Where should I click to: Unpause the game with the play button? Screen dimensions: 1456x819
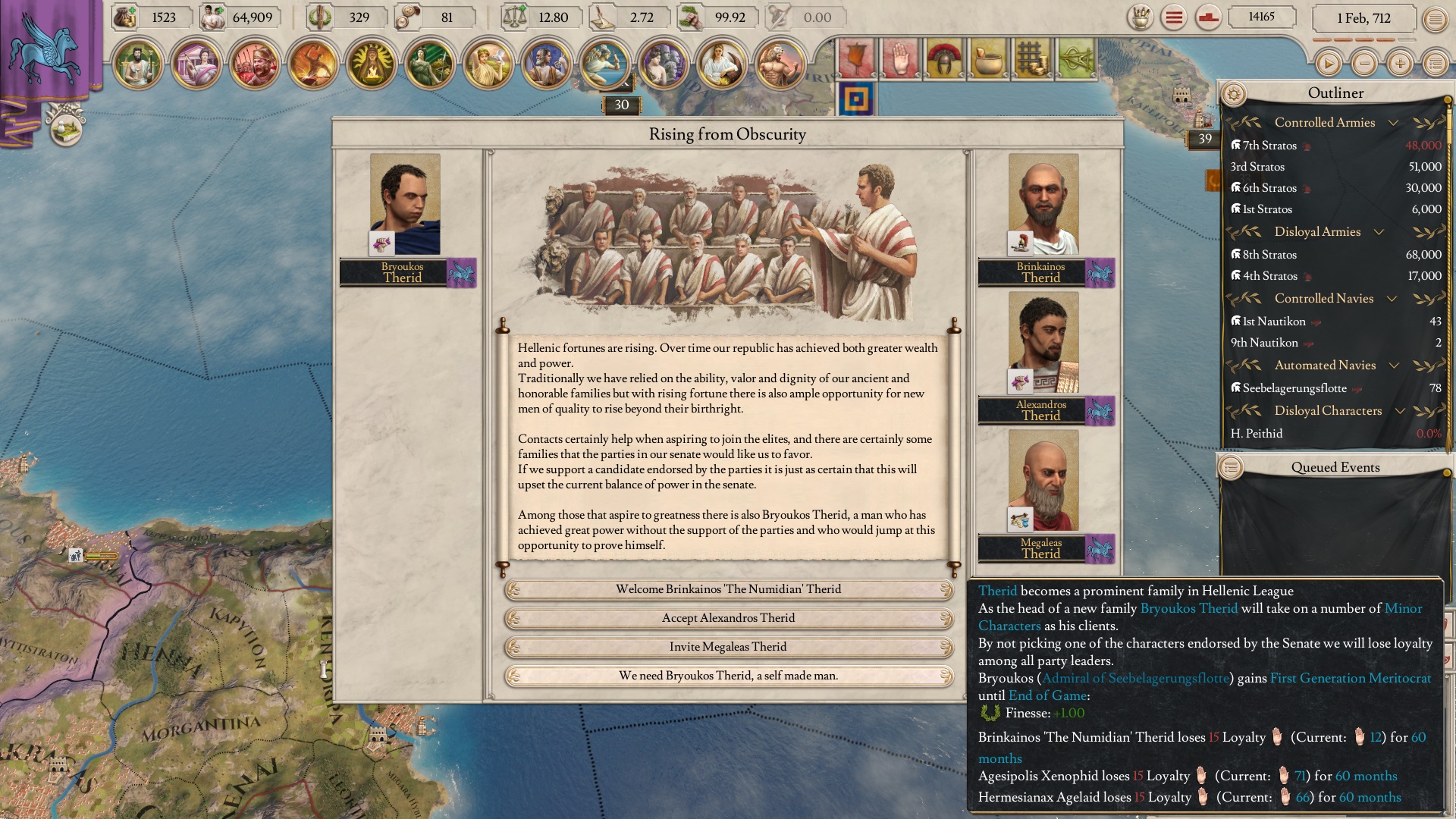(1330, 64)
